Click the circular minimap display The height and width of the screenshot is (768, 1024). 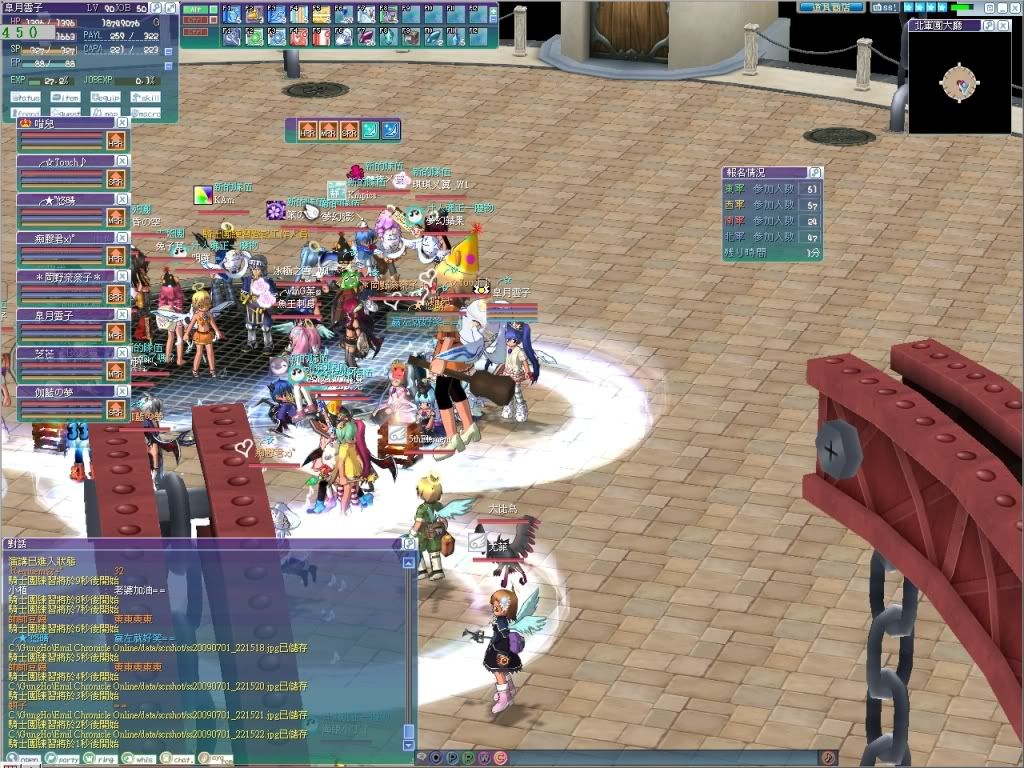click(960, 82)
